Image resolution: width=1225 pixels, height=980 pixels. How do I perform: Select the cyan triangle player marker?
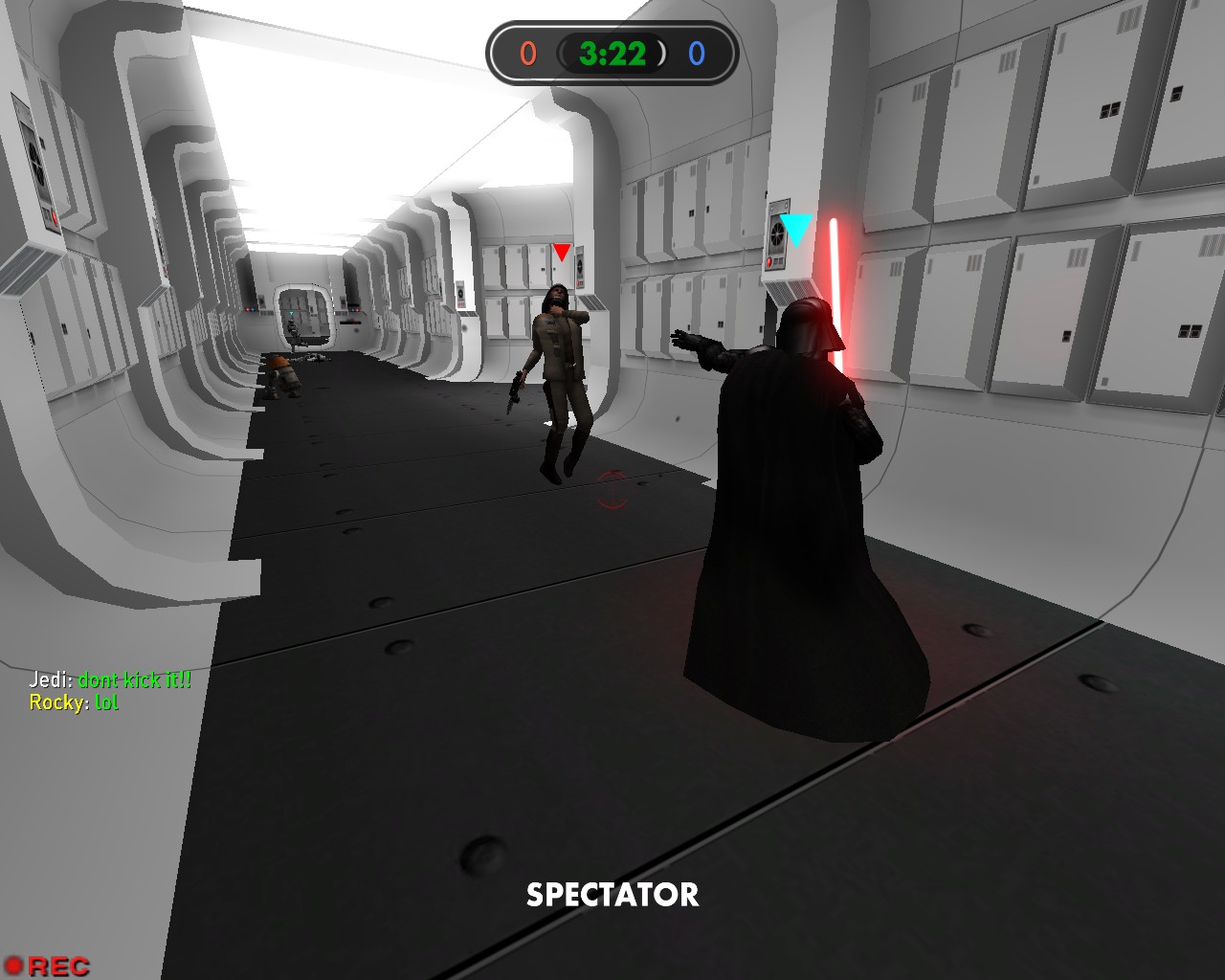[x=795, y=229]
